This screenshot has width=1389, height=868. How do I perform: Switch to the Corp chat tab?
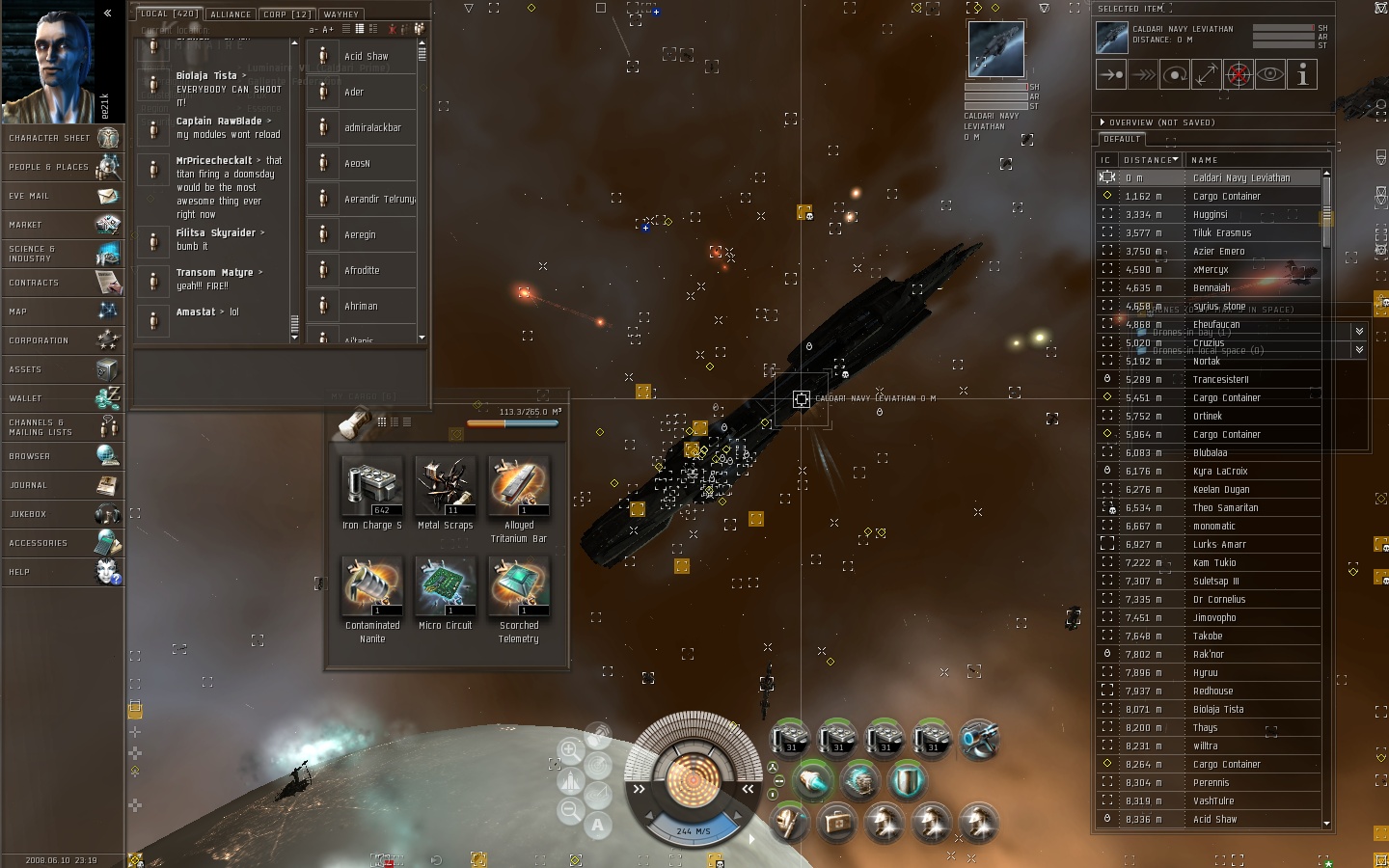[286, 14]
